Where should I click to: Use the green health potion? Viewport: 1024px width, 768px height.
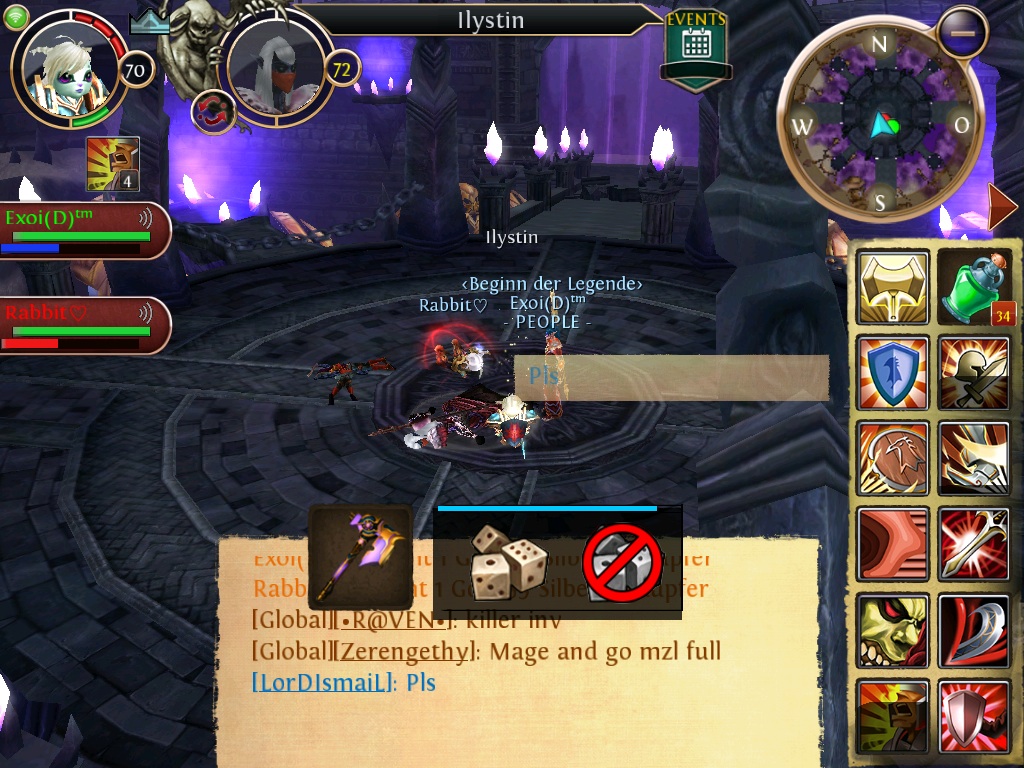pos(975,288)
